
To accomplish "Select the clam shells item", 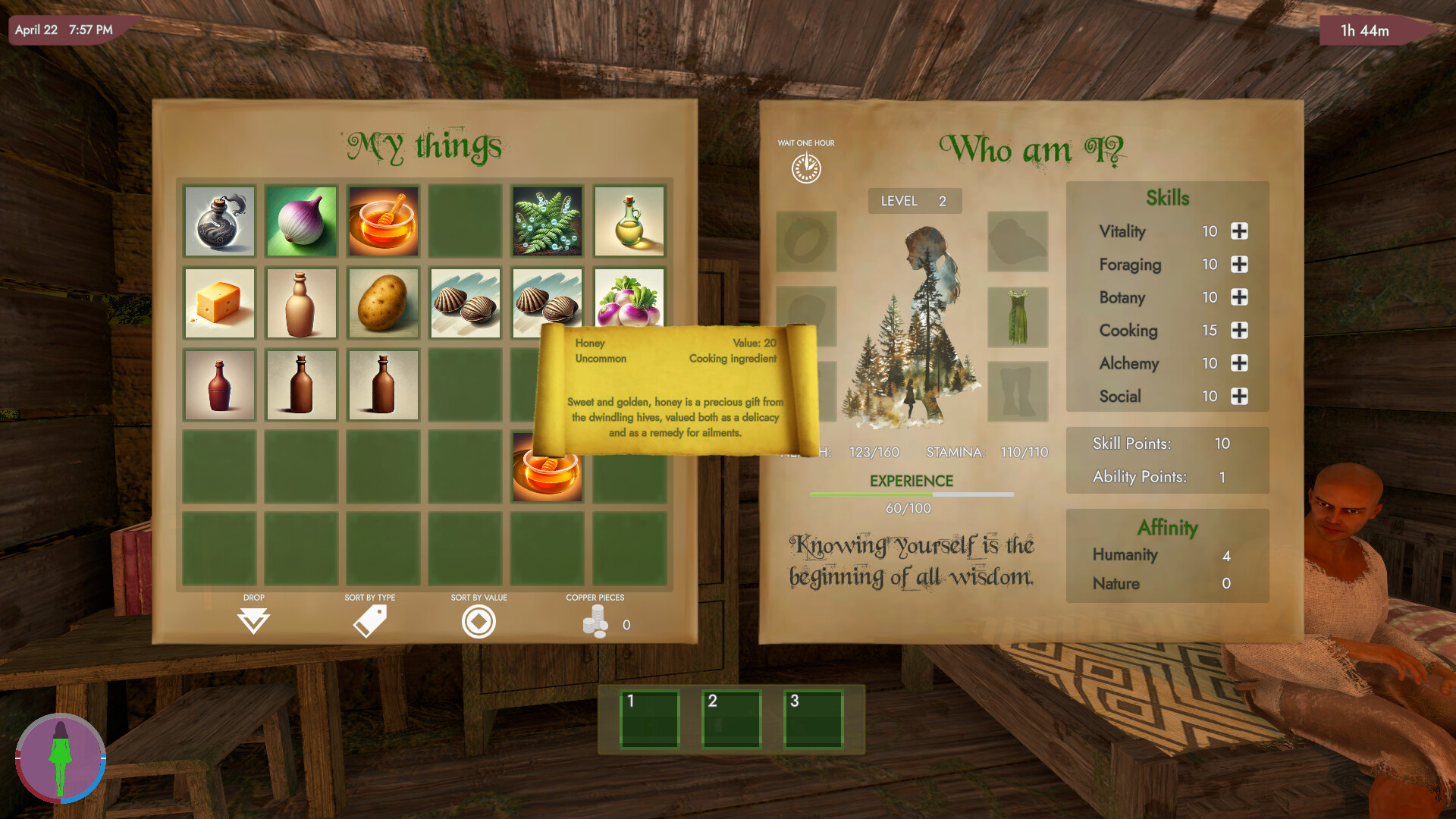I will tap(465, 303).
